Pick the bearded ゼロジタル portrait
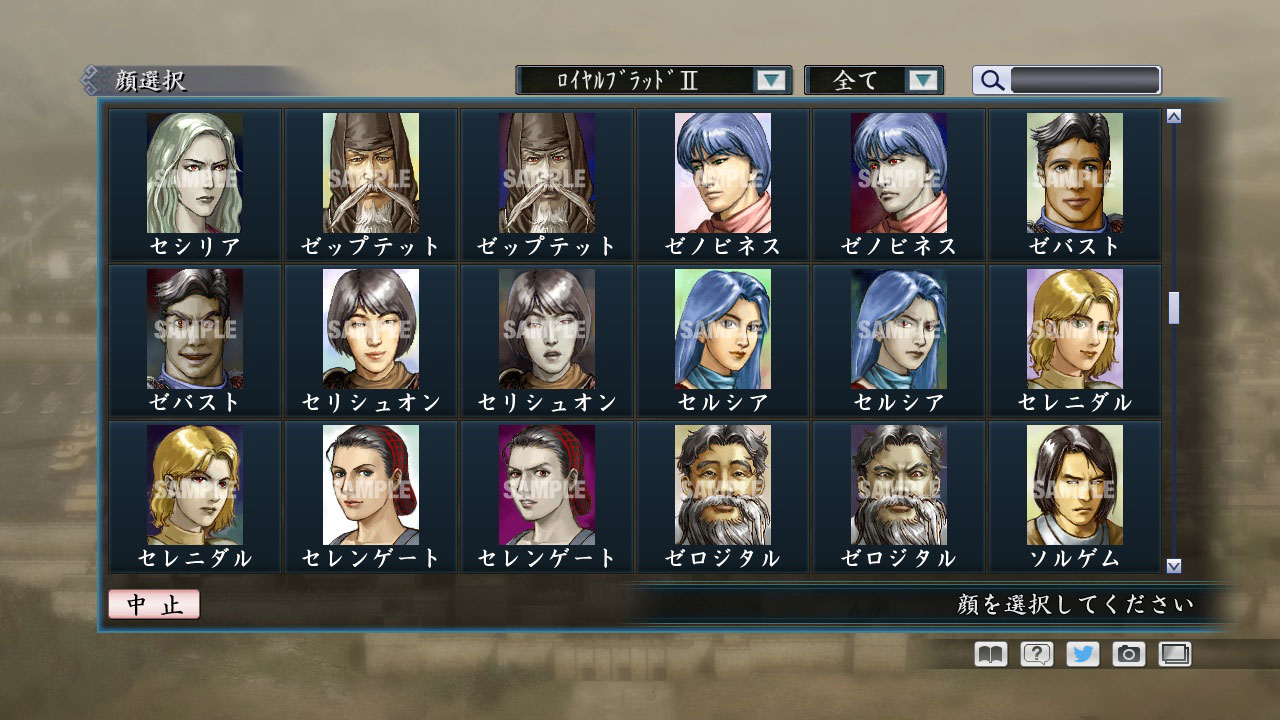Image resolution: width=1280 pixels, height=720 pixels. [x=722, y=483]
